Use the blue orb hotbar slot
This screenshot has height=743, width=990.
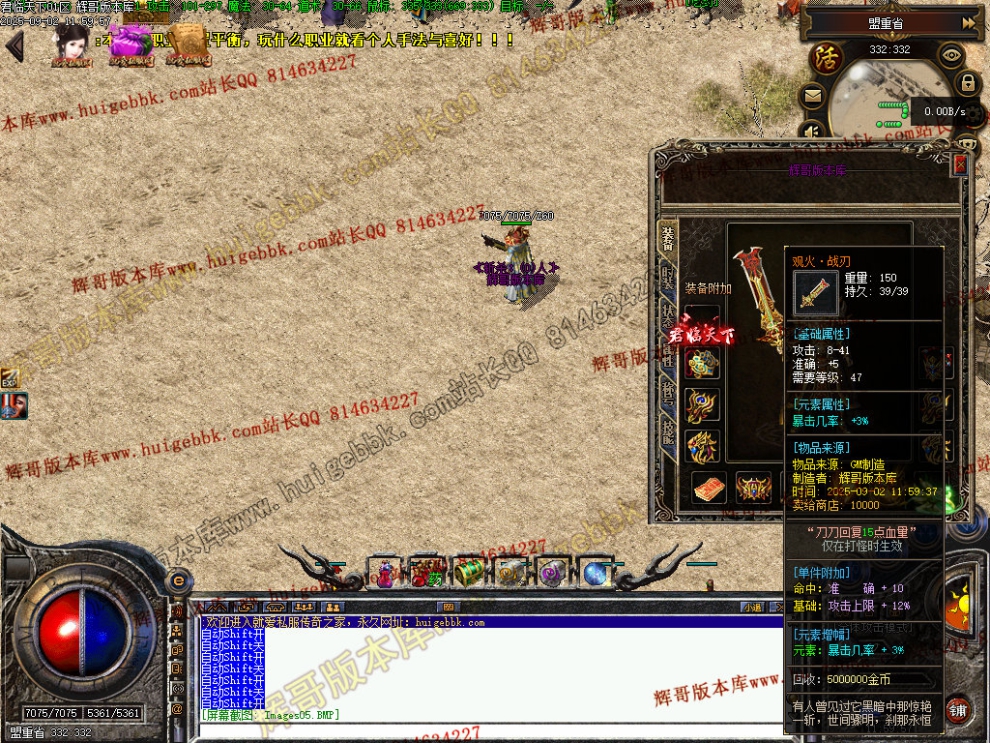click(596, 573)
